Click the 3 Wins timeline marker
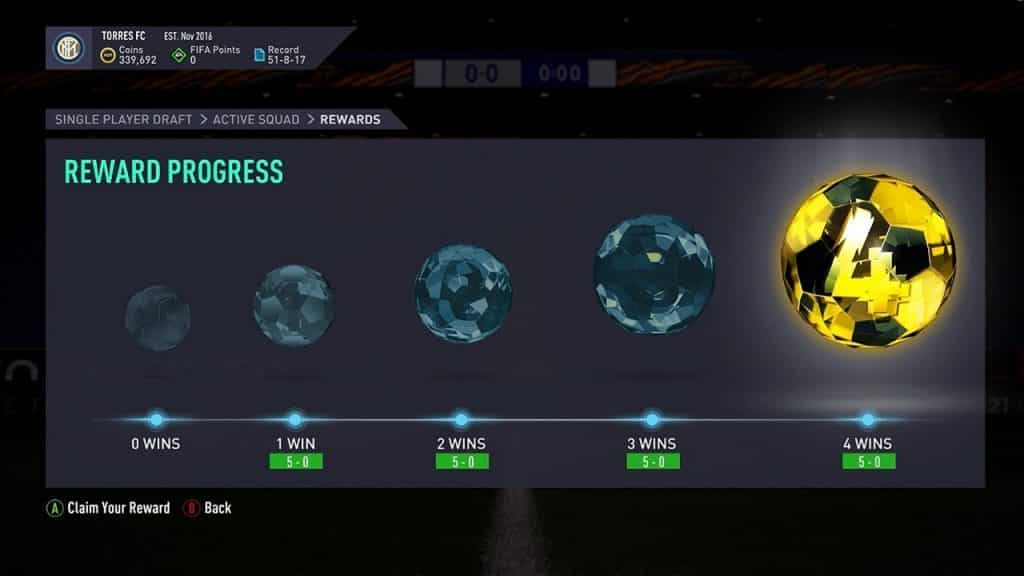Viewport: 1024px width, 576px height. click(652, 420)
